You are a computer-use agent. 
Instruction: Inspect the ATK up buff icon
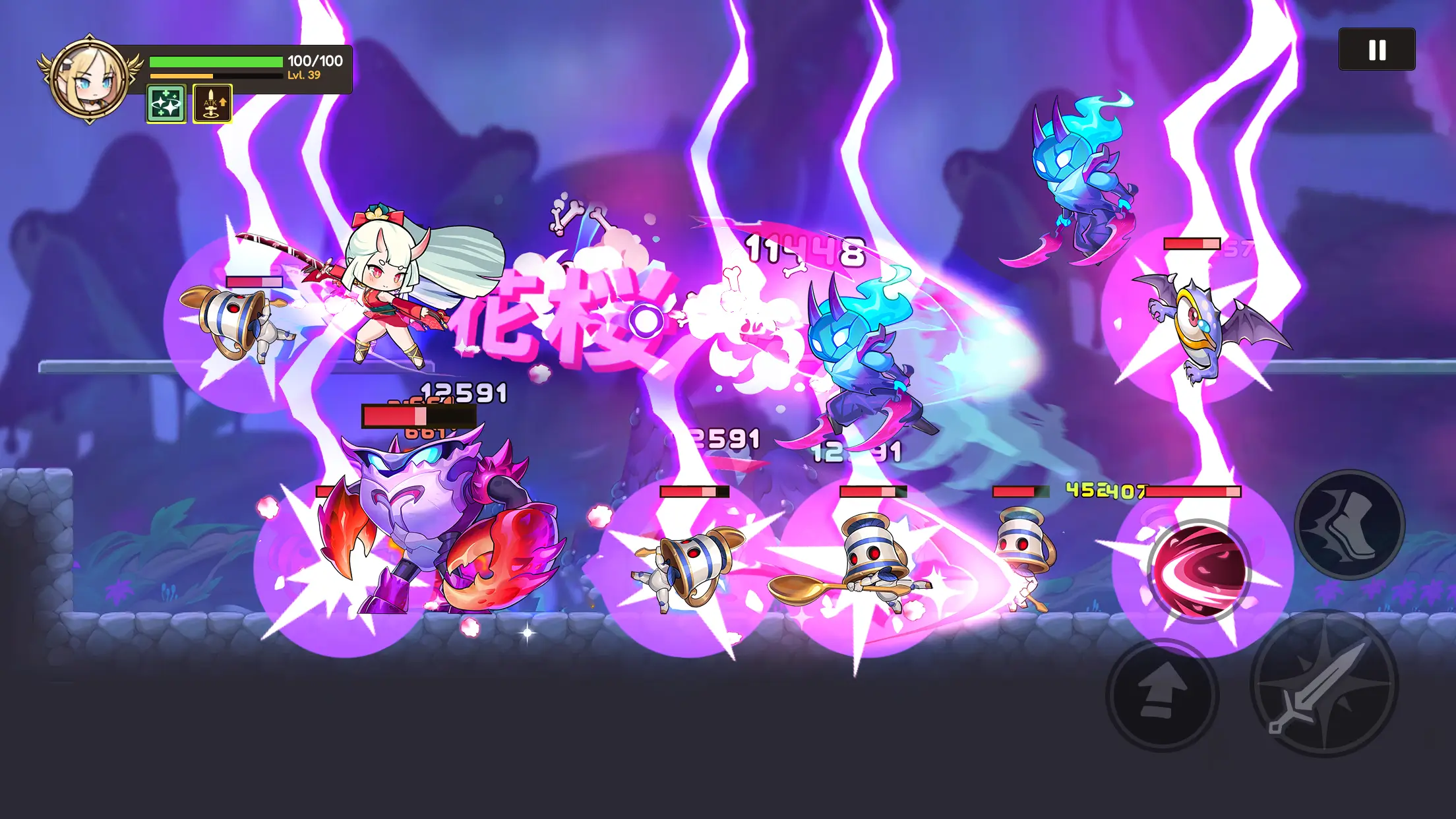pyautogui.click(x=212, y=104)
